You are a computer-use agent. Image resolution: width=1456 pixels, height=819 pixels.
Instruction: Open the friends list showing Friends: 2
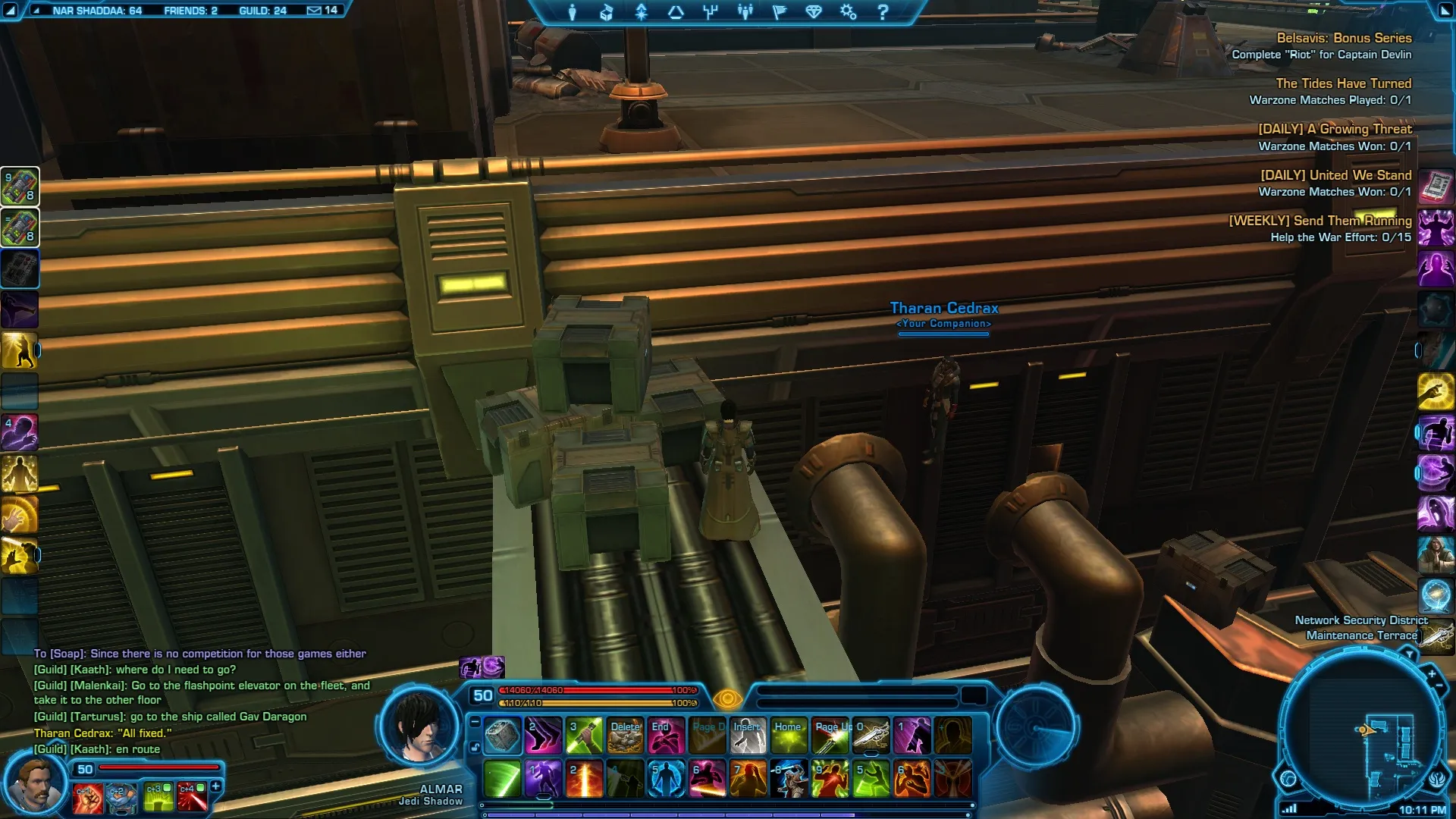(x=190, y=11)
